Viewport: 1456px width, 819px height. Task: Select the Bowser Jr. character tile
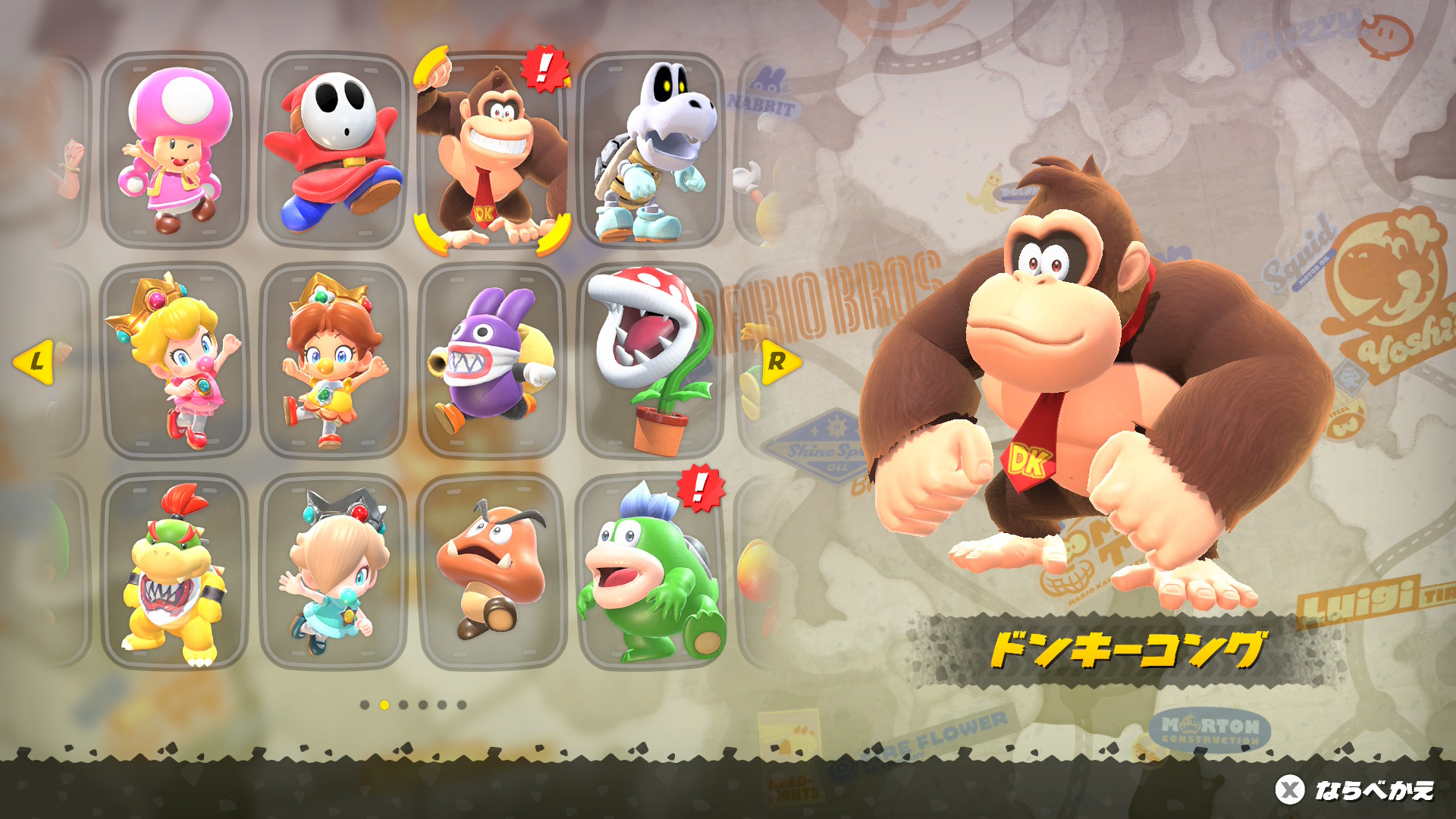point(174,572)
